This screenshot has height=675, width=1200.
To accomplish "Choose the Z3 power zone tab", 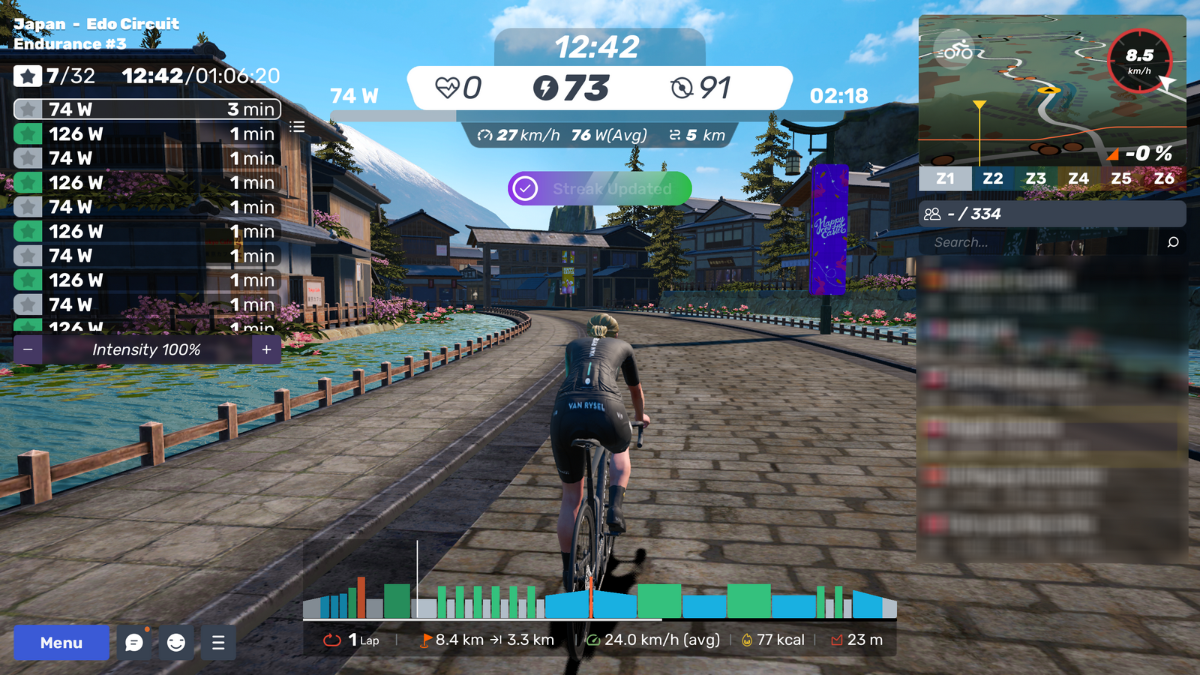I will coord(1035,179).
